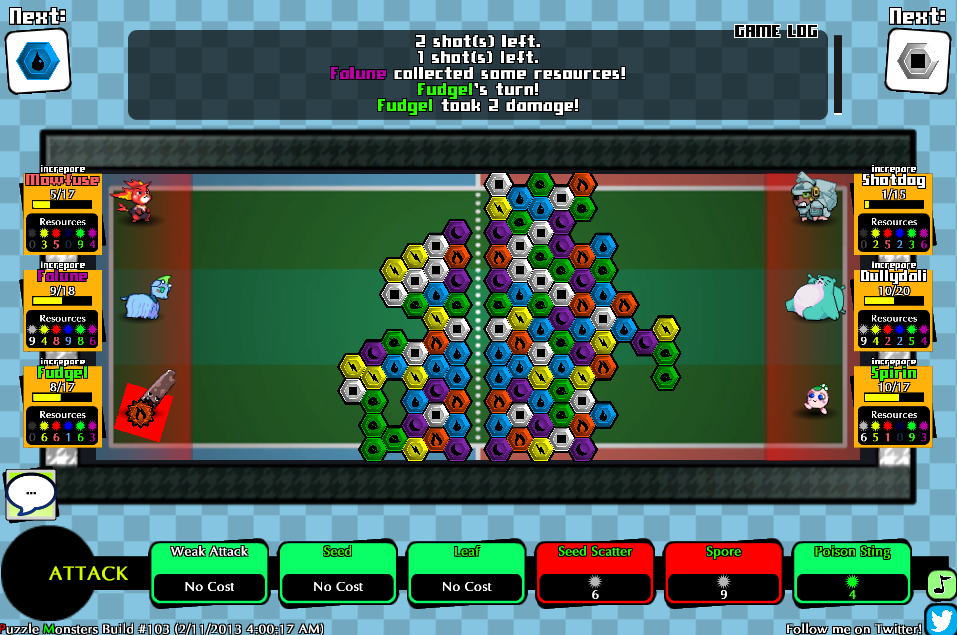
Task: Open the Twitter bird link
Action: [941, 620]
